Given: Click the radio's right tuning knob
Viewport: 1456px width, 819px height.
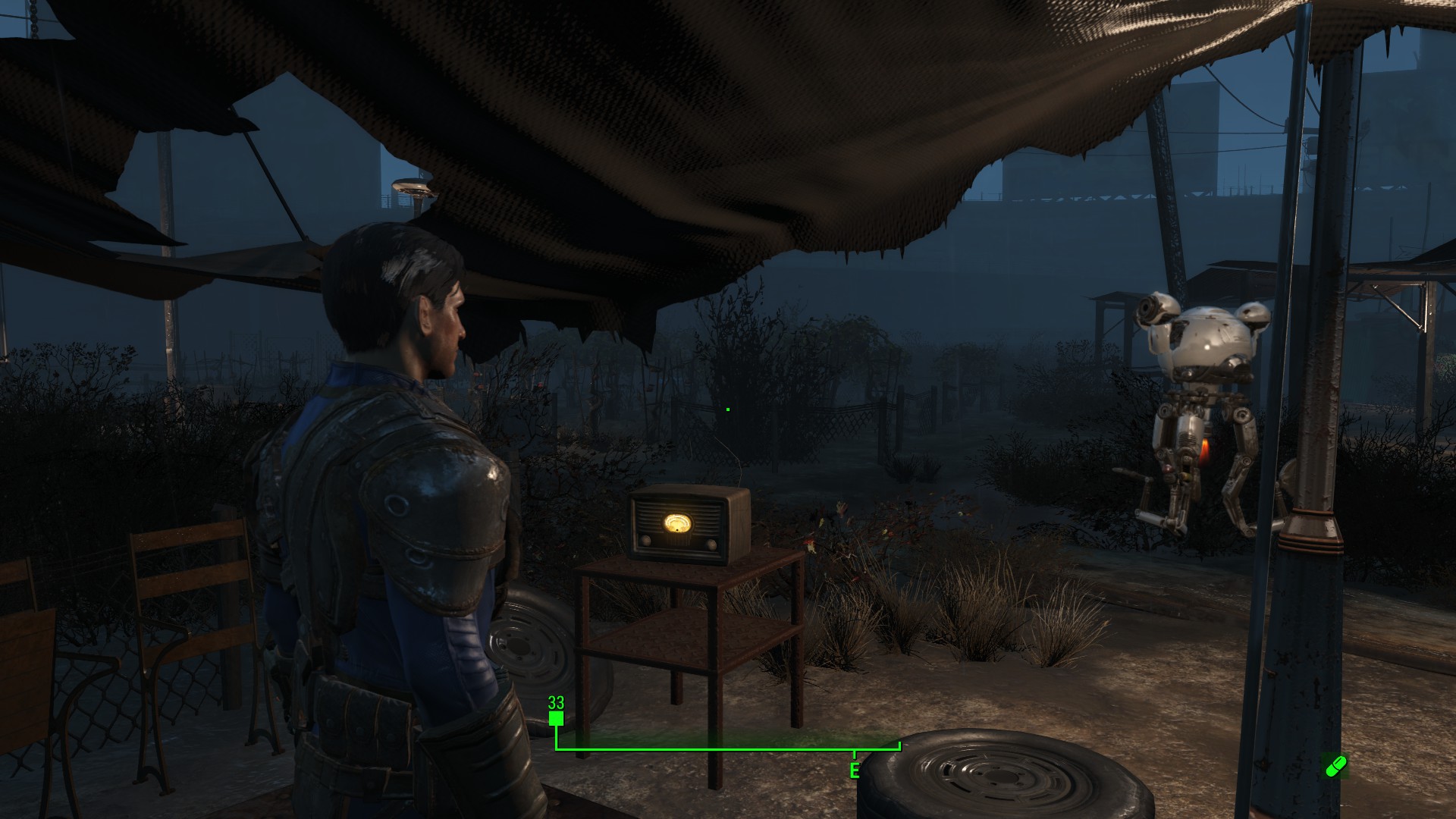Looking at the screenshot, I should [711, 544].
